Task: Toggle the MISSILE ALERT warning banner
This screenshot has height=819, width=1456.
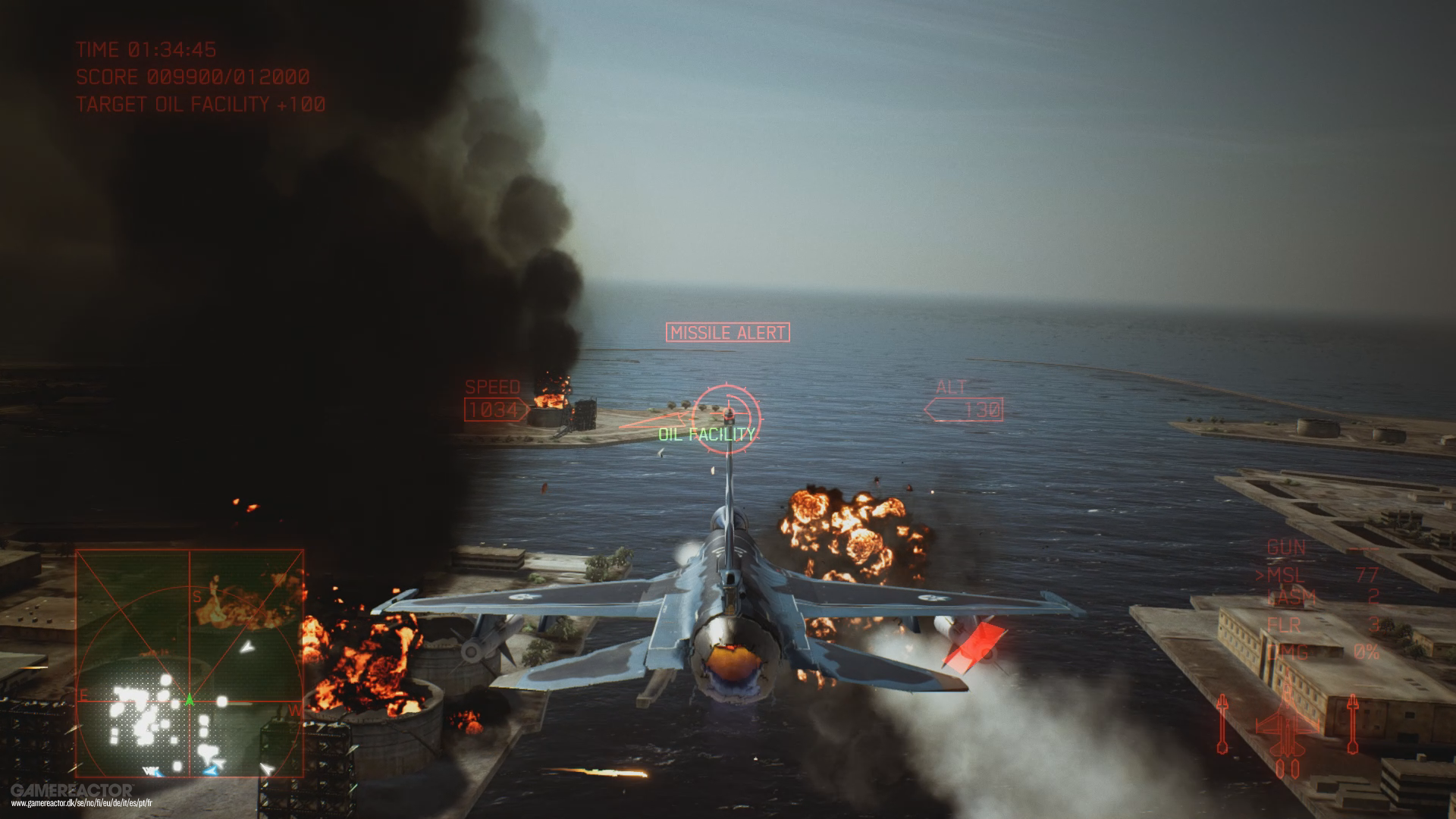Action: coord(726,331)
